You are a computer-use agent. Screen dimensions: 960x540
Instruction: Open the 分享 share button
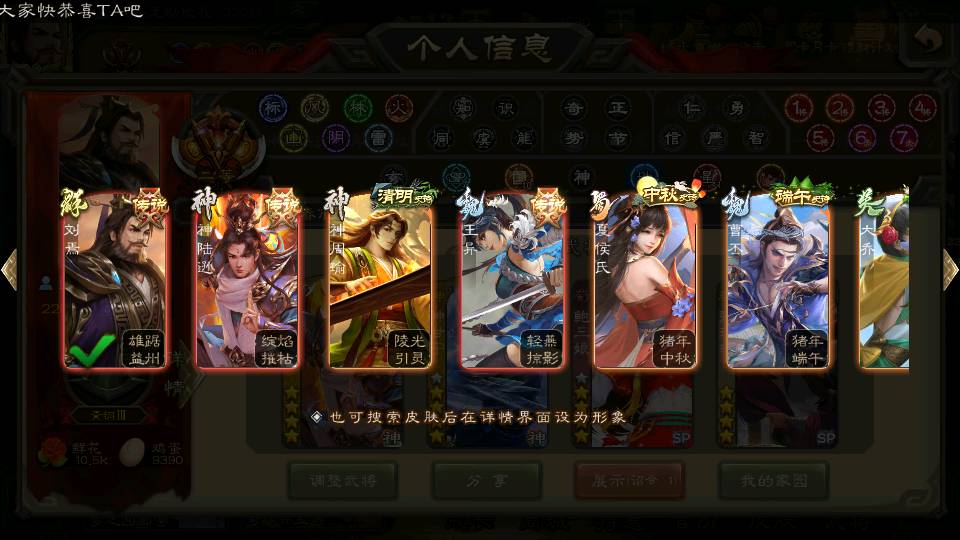pos(486,480)
